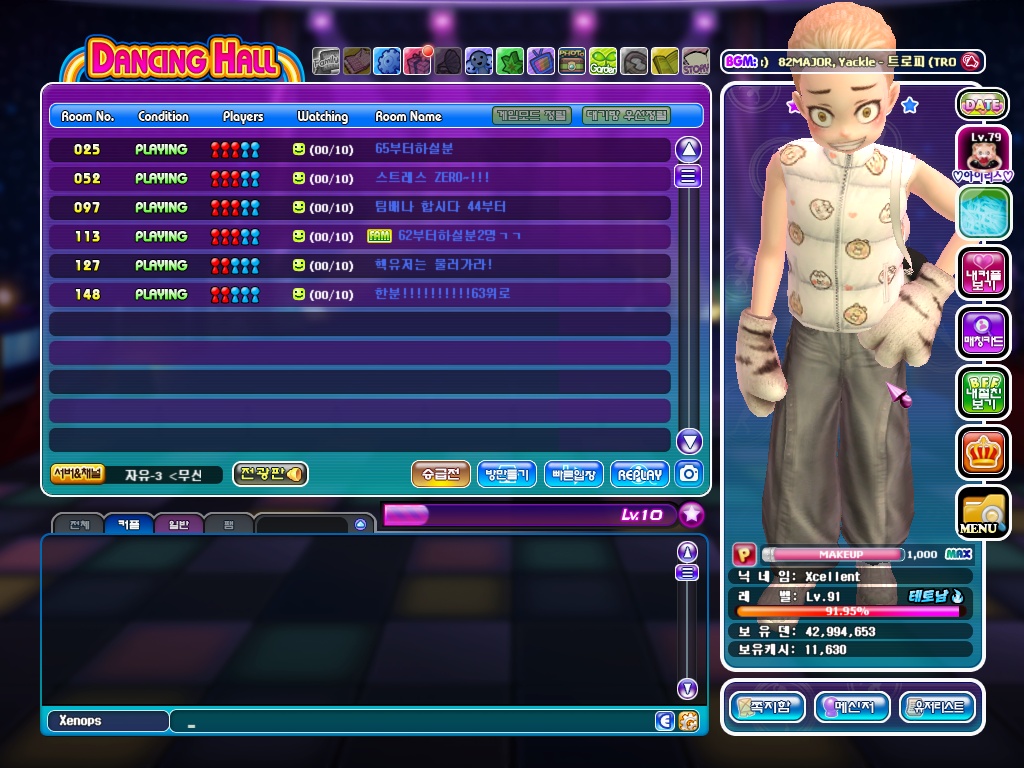Open the BFF friends view button

[x=982, y=392]
